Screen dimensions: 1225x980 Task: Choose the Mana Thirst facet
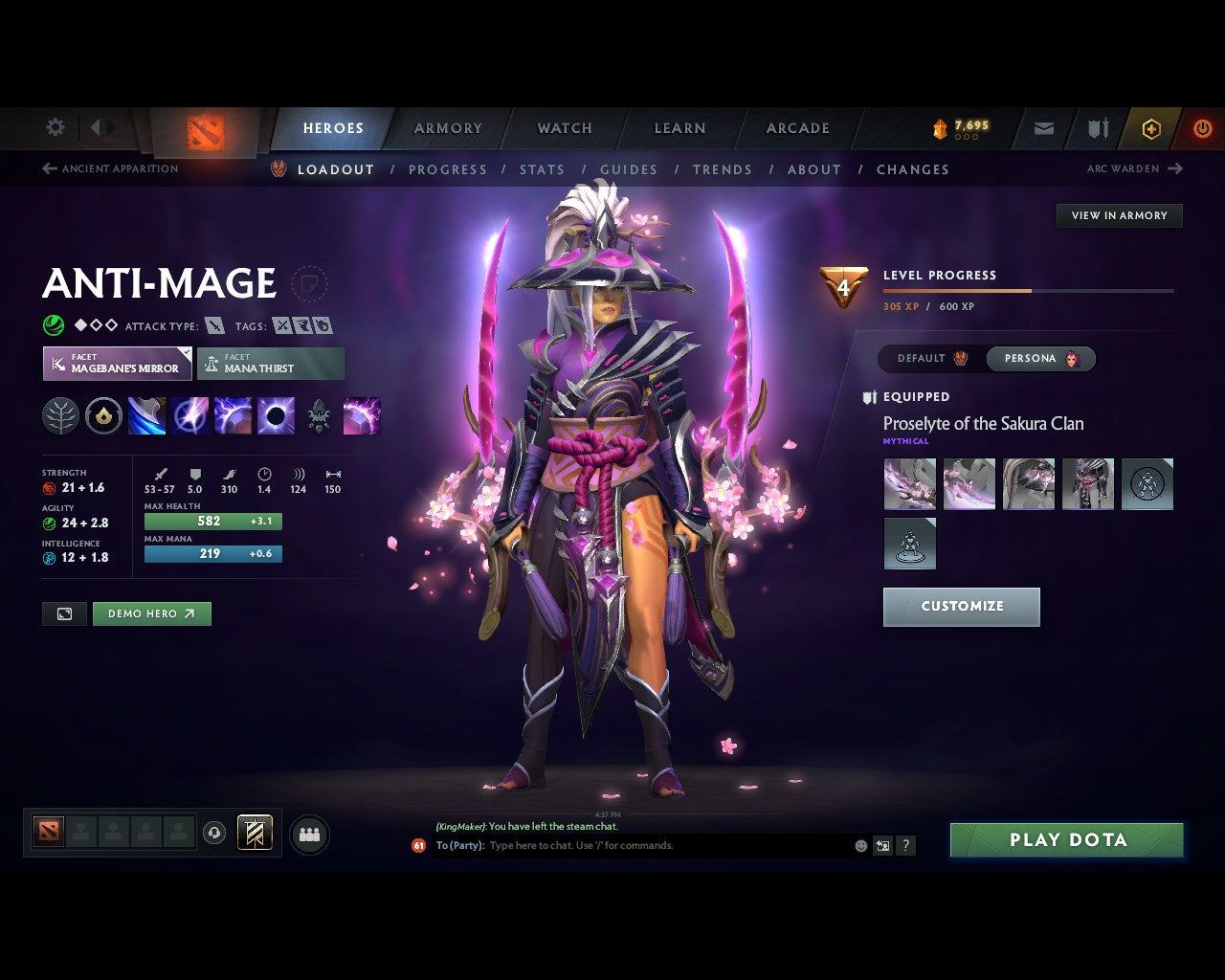point(271,364)
